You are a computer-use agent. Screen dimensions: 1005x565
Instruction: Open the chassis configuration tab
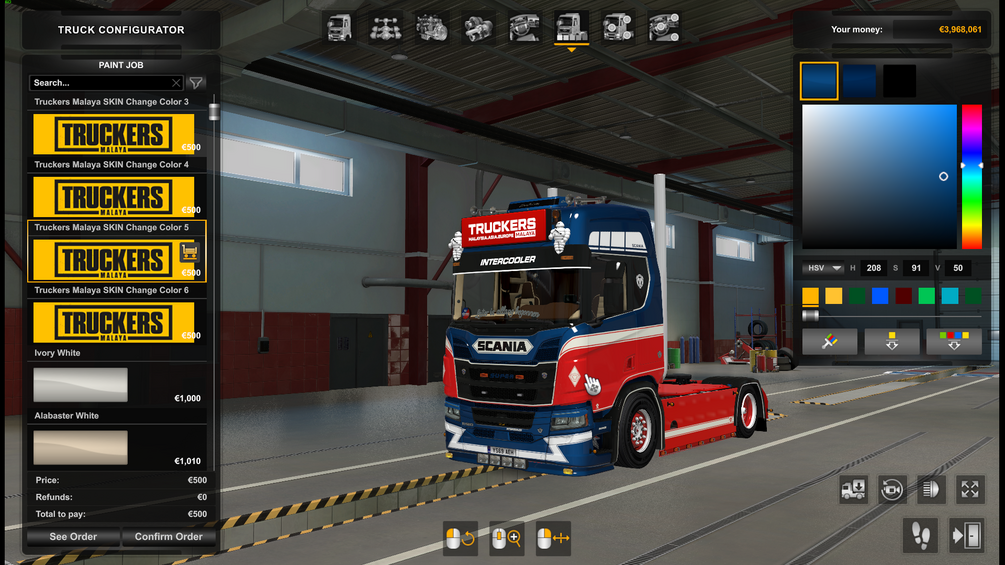point(385,27)
